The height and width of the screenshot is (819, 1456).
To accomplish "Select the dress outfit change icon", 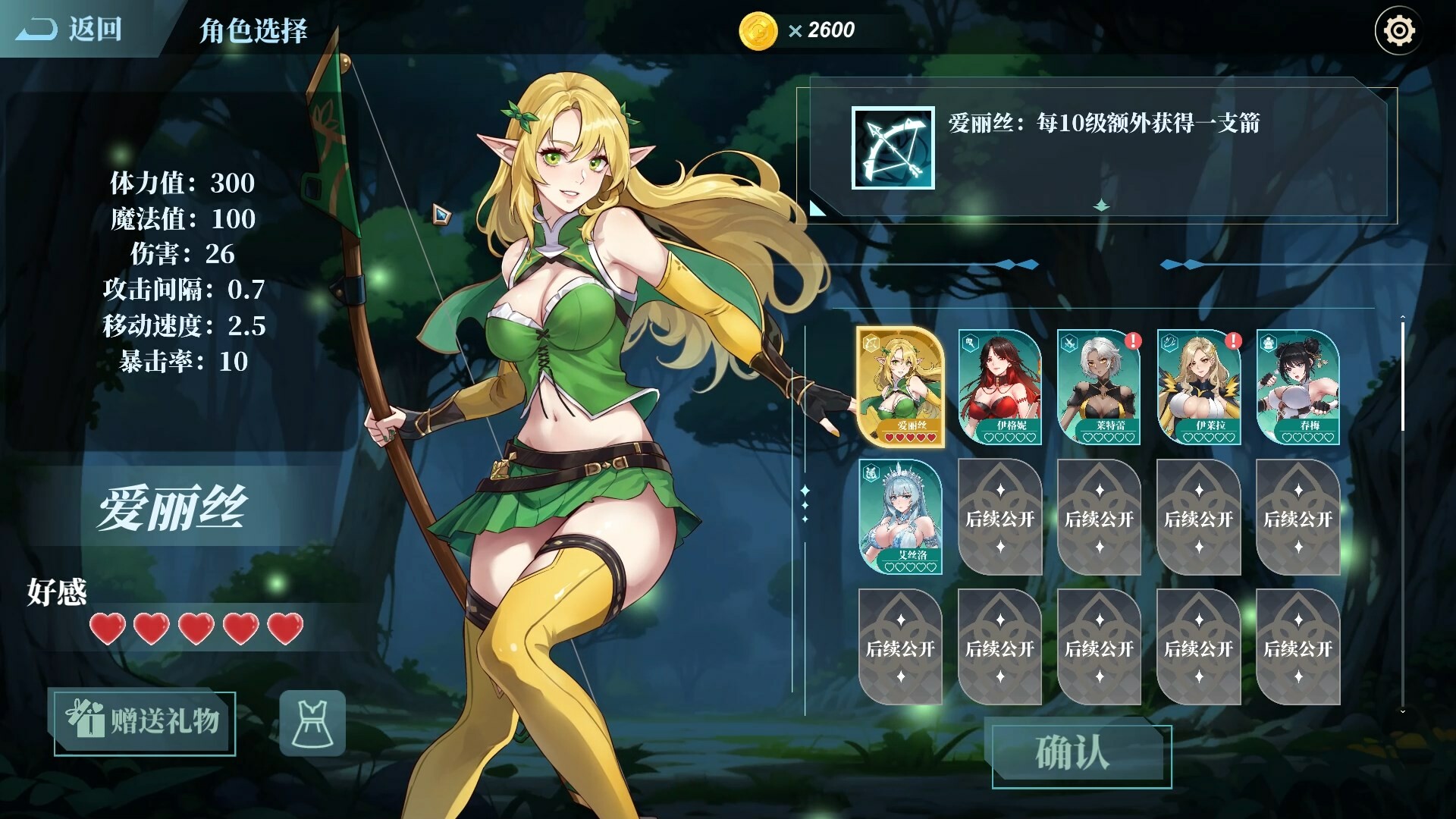I will 312,722.
